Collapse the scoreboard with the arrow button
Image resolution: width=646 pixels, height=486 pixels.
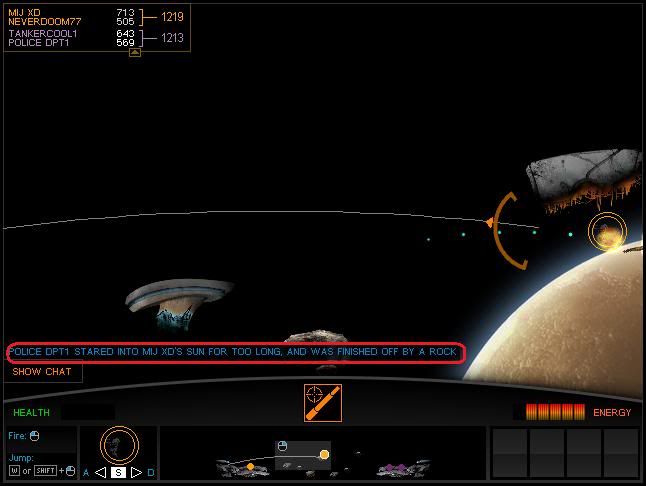click(x=135, y=52)
